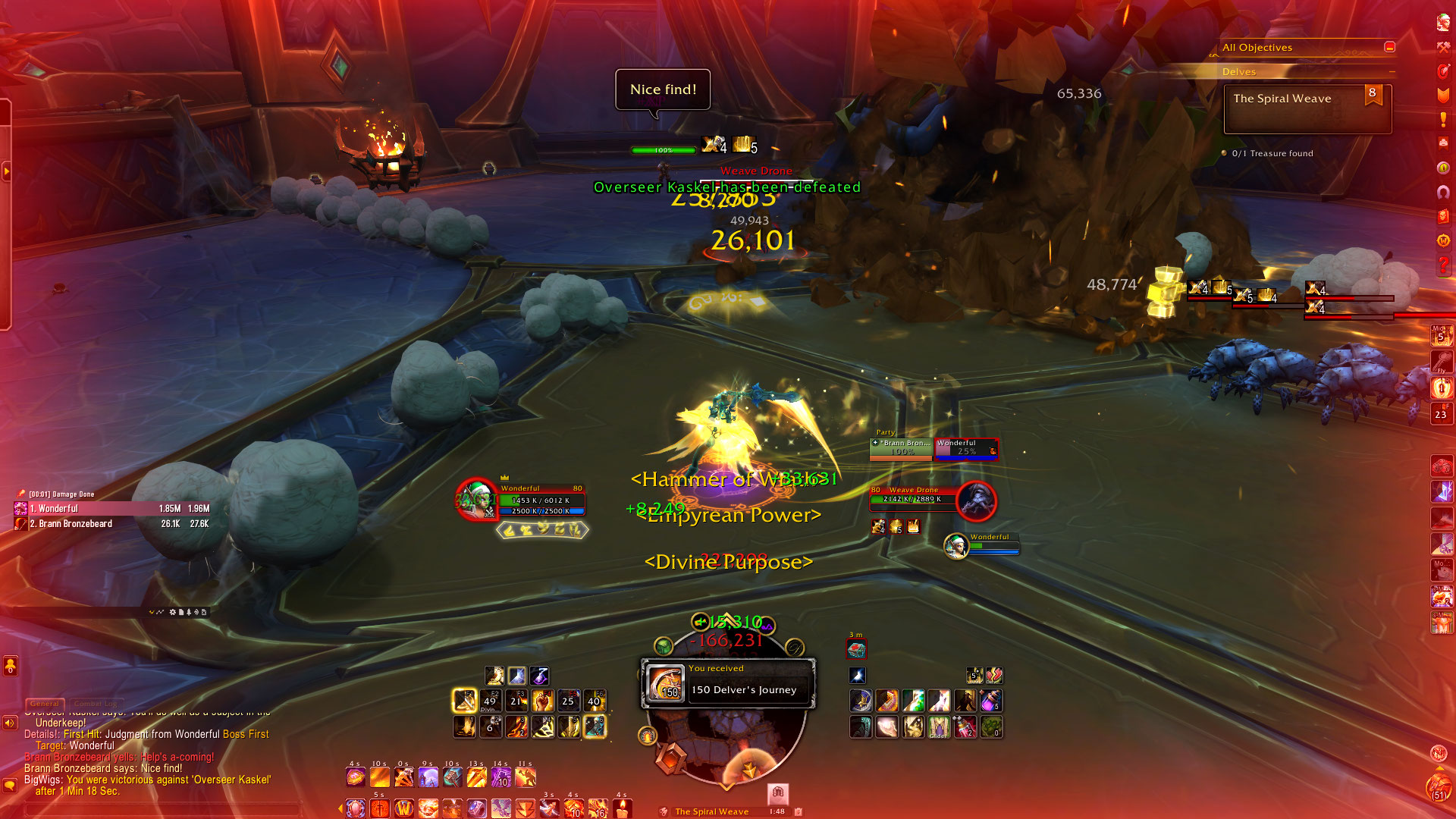The height and width of the screenshot is (819, 1456).
Task: Use the purple potion action slot
Action: (x=990, y=701)
